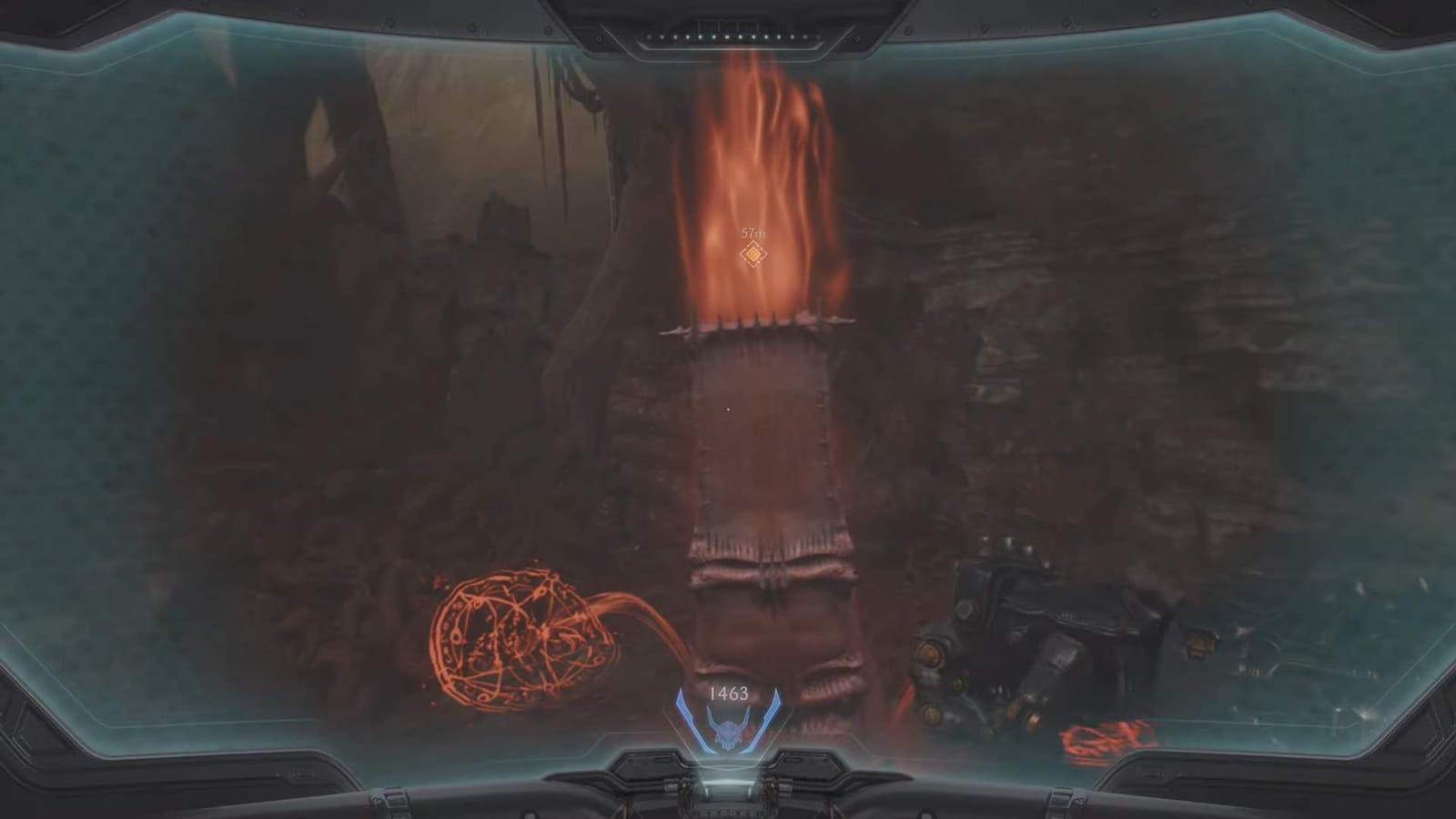Screen dimensions: 1456x819
Task: Toggle the rightmost dimmed cockpit indicator light
Action: pos(817,37)
